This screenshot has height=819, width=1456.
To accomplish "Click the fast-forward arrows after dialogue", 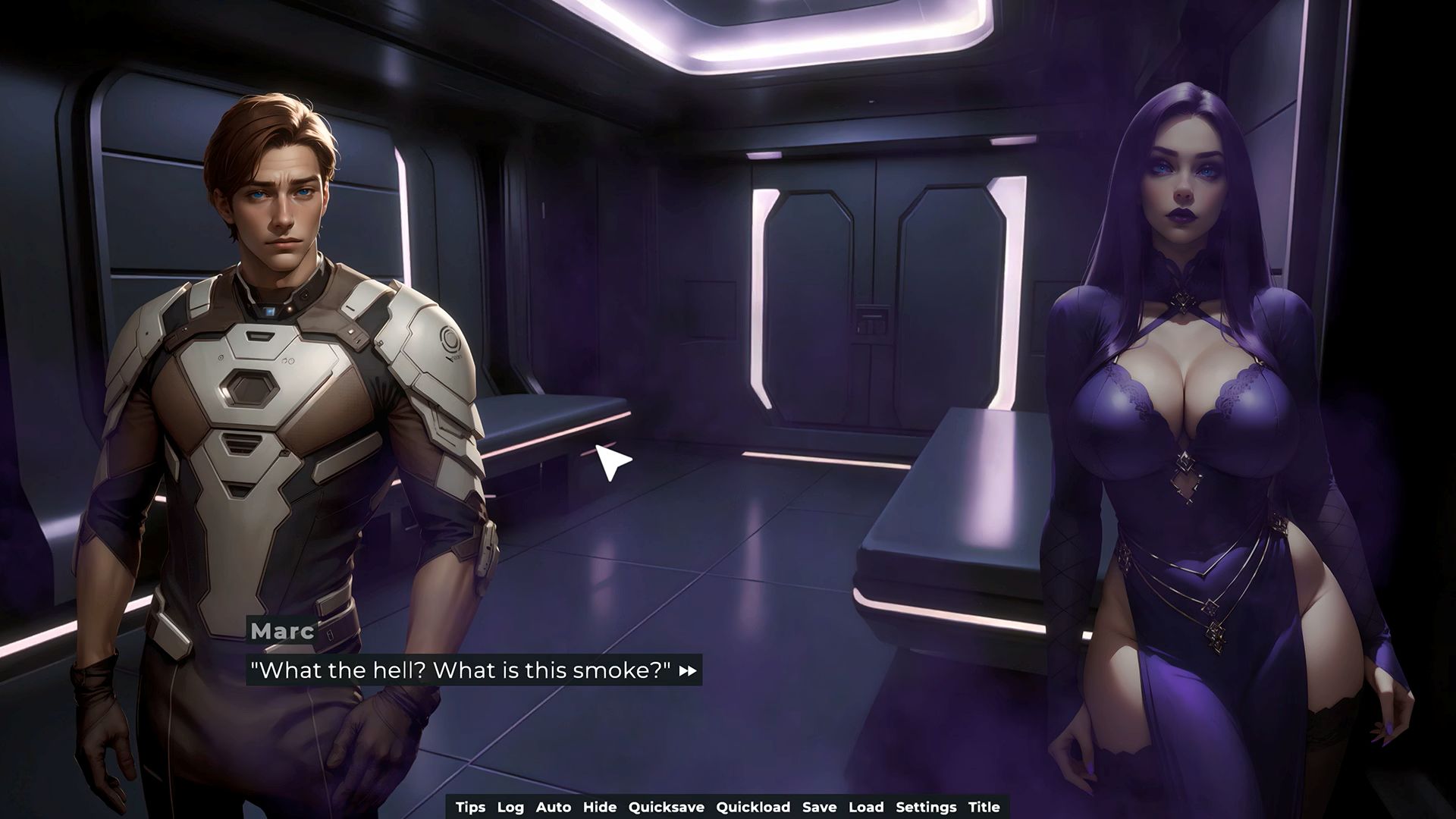I will coord(688,671).
